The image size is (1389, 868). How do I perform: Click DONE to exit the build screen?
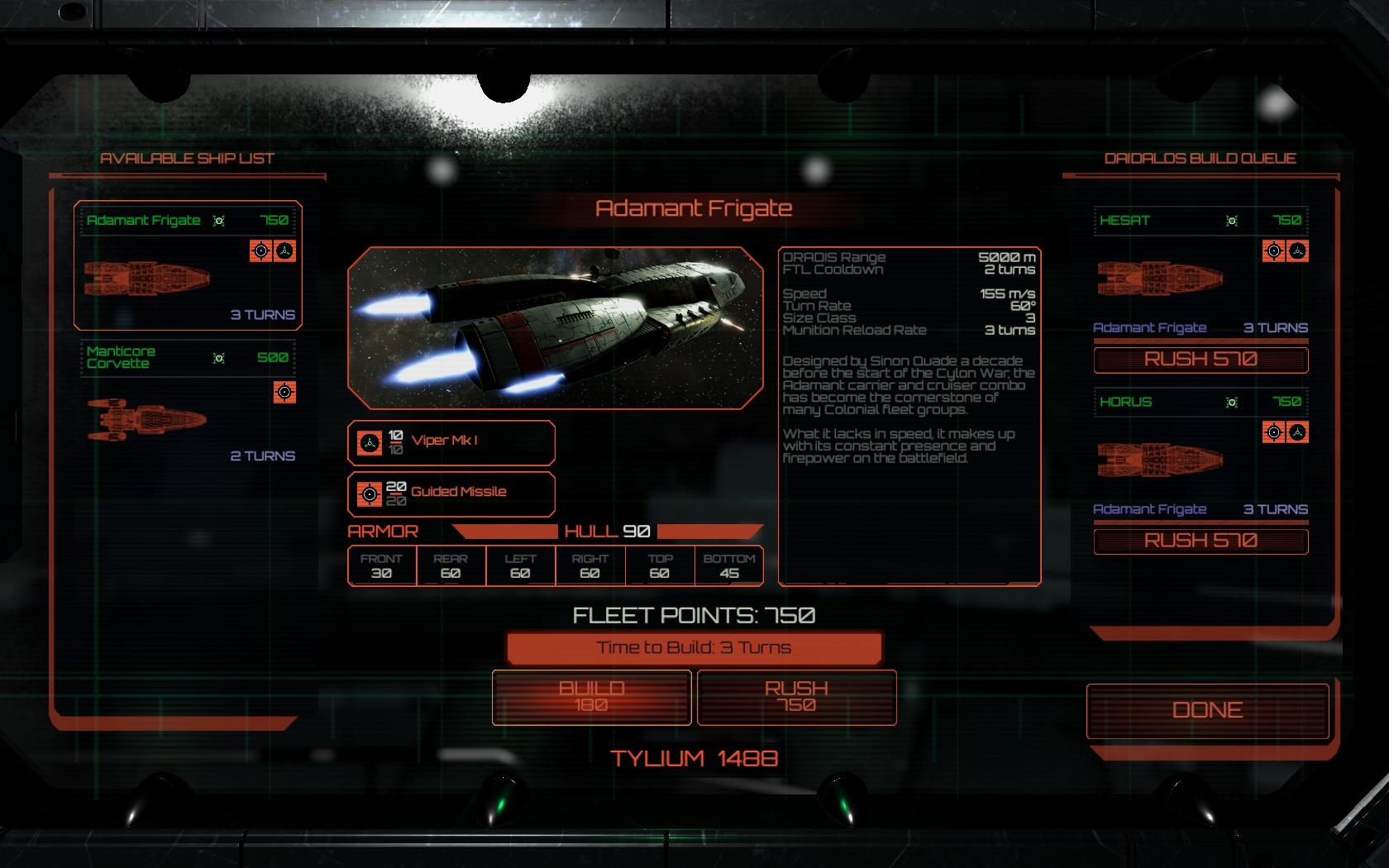[1207, 709]
